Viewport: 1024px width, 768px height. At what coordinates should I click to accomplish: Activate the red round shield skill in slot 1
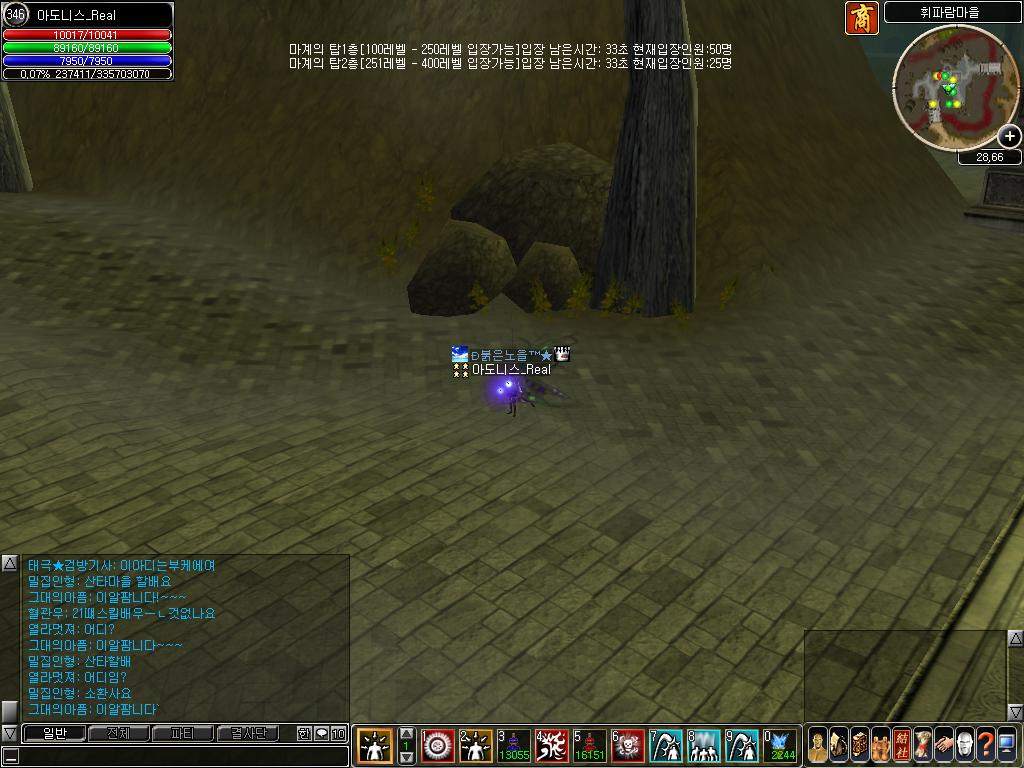[438, 745]
